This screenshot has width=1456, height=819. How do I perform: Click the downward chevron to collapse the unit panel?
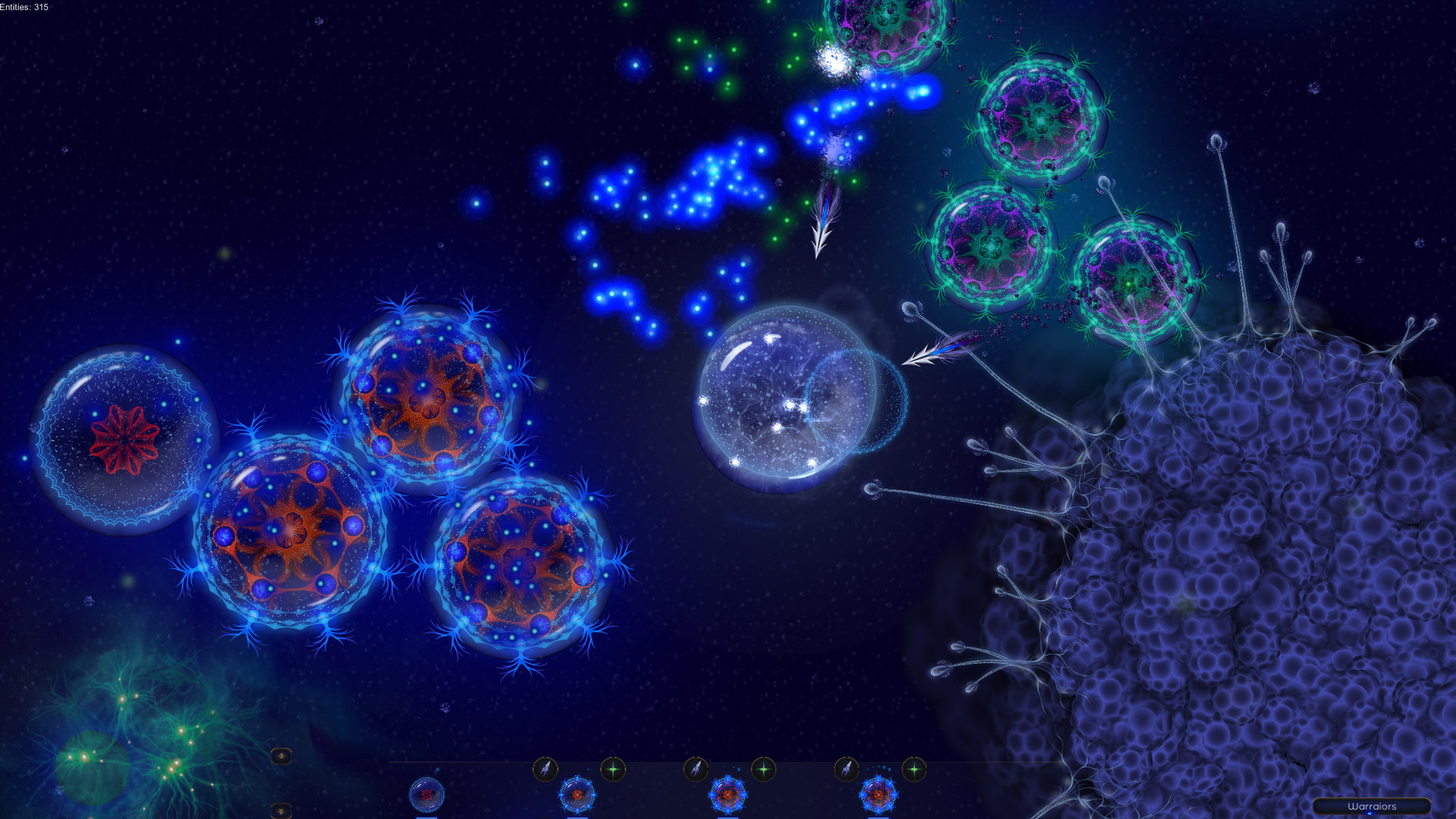pyautogui.click(x=281, y=811)
